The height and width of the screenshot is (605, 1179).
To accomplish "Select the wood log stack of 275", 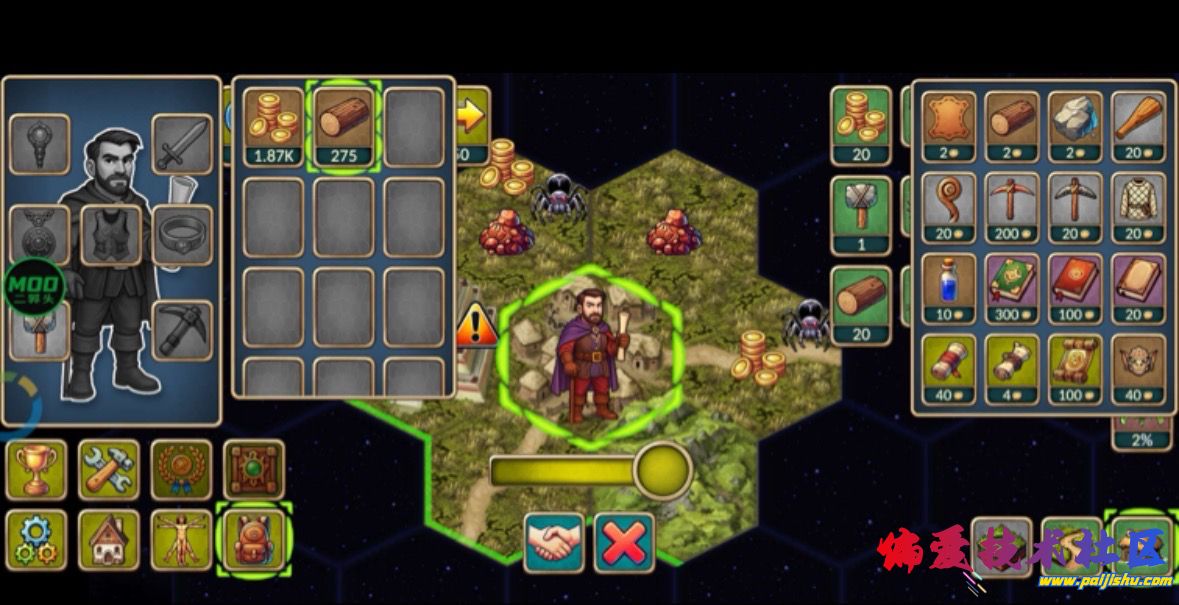I will pos(343,126).
